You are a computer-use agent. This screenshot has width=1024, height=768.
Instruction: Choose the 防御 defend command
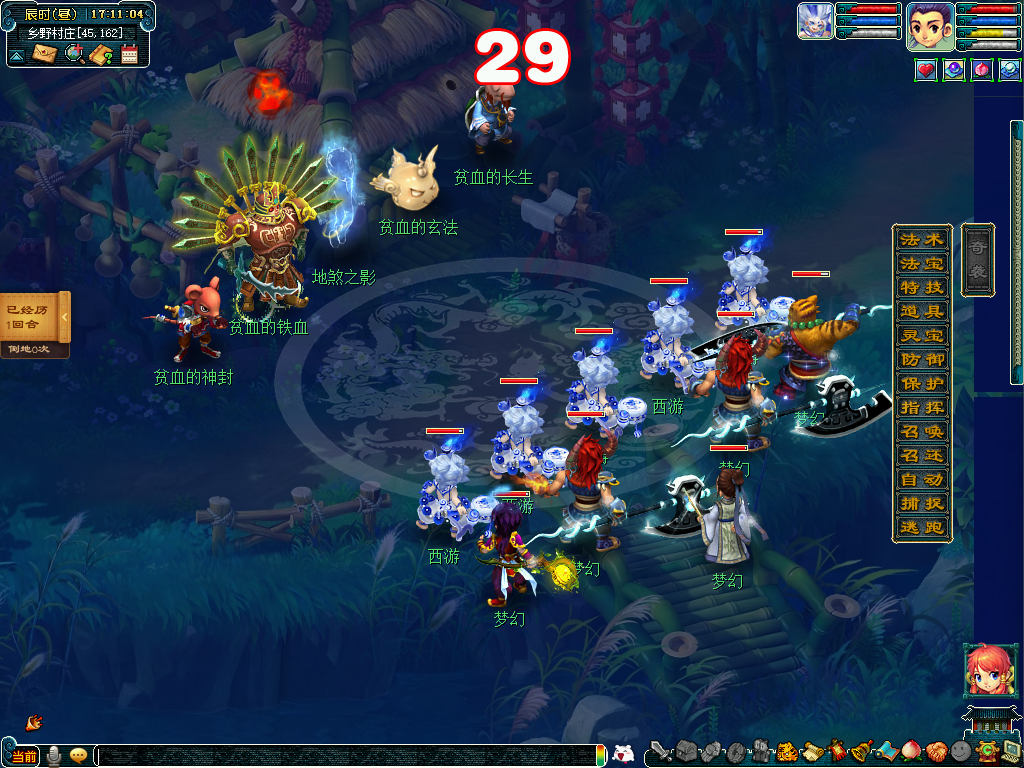[921, 360]
